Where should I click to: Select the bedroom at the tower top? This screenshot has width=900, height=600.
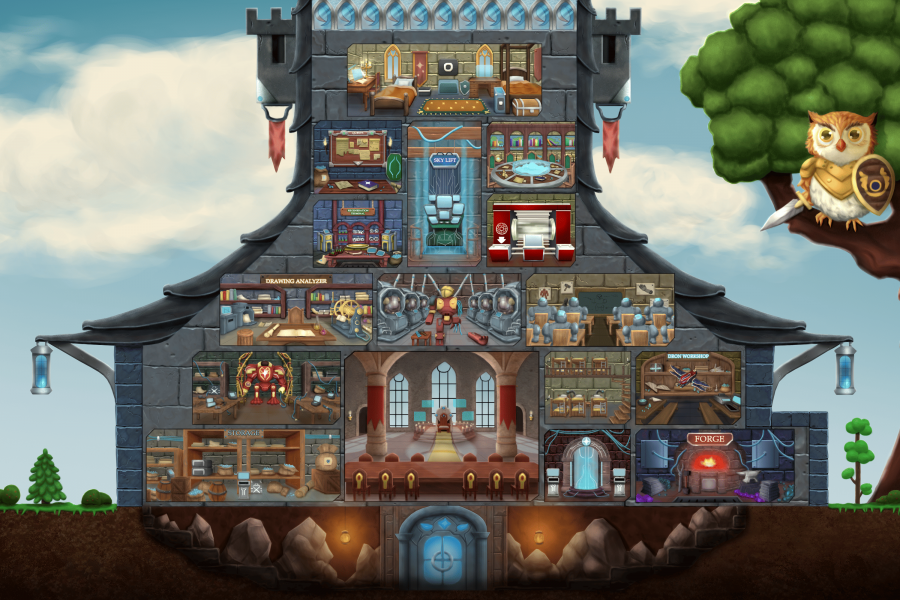click(444, 80)
